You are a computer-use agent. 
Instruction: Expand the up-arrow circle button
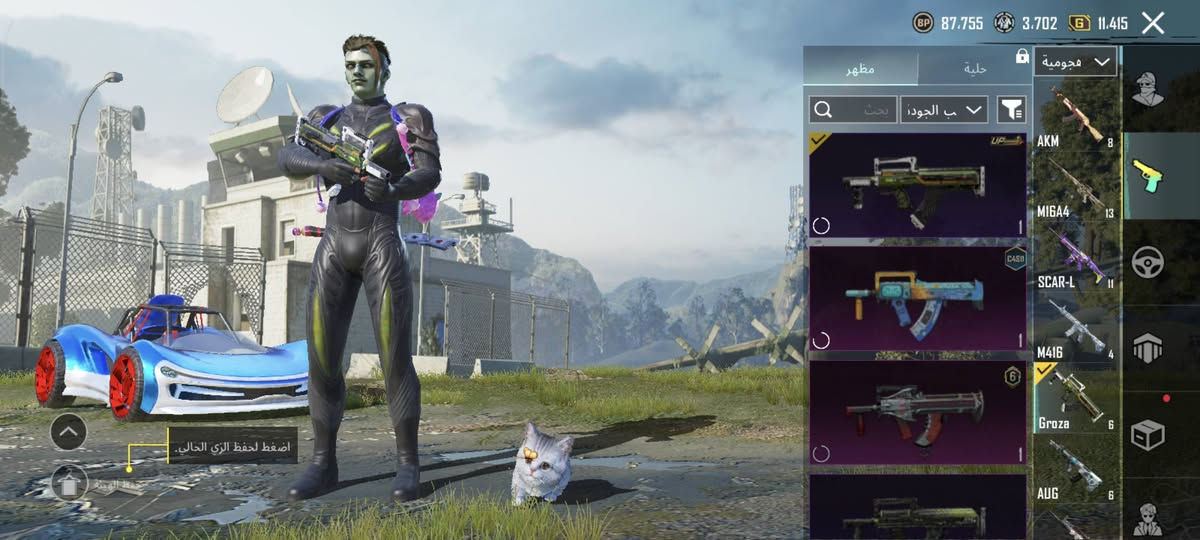(68, 432)
